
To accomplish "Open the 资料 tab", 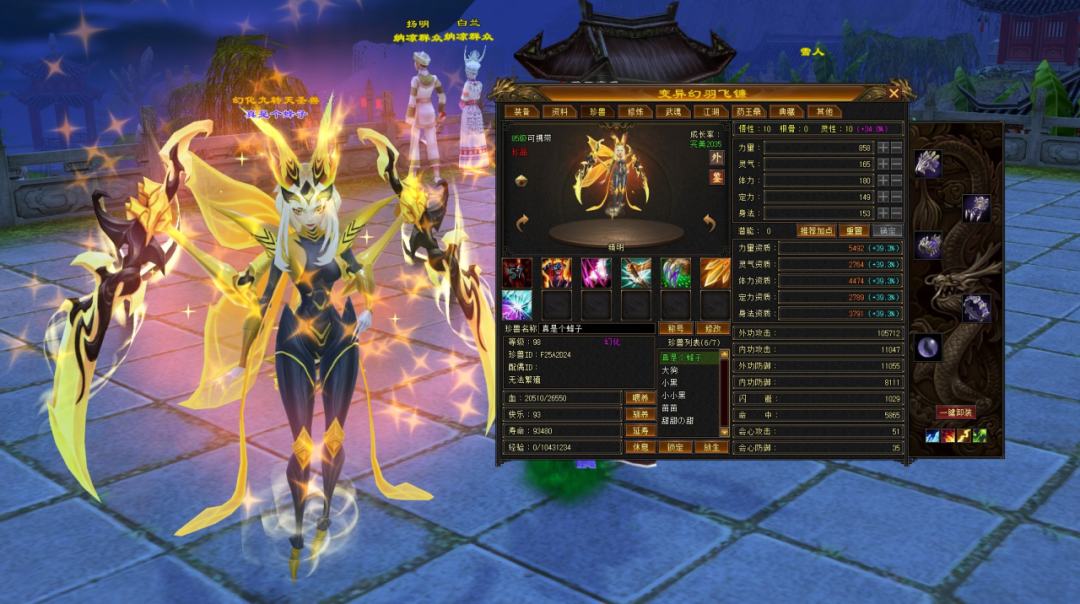I will click(561, 112).
